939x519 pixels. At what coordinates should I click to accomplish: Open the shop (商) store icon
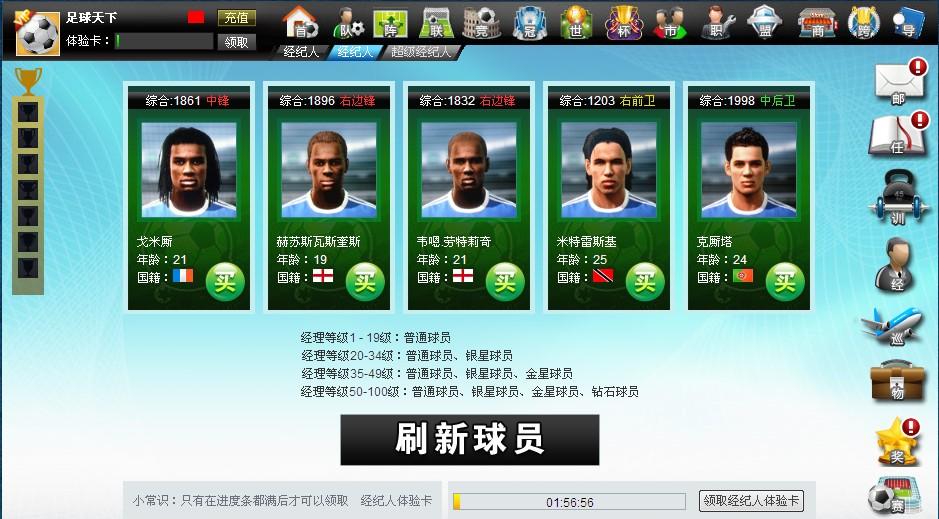pos(813,21)
